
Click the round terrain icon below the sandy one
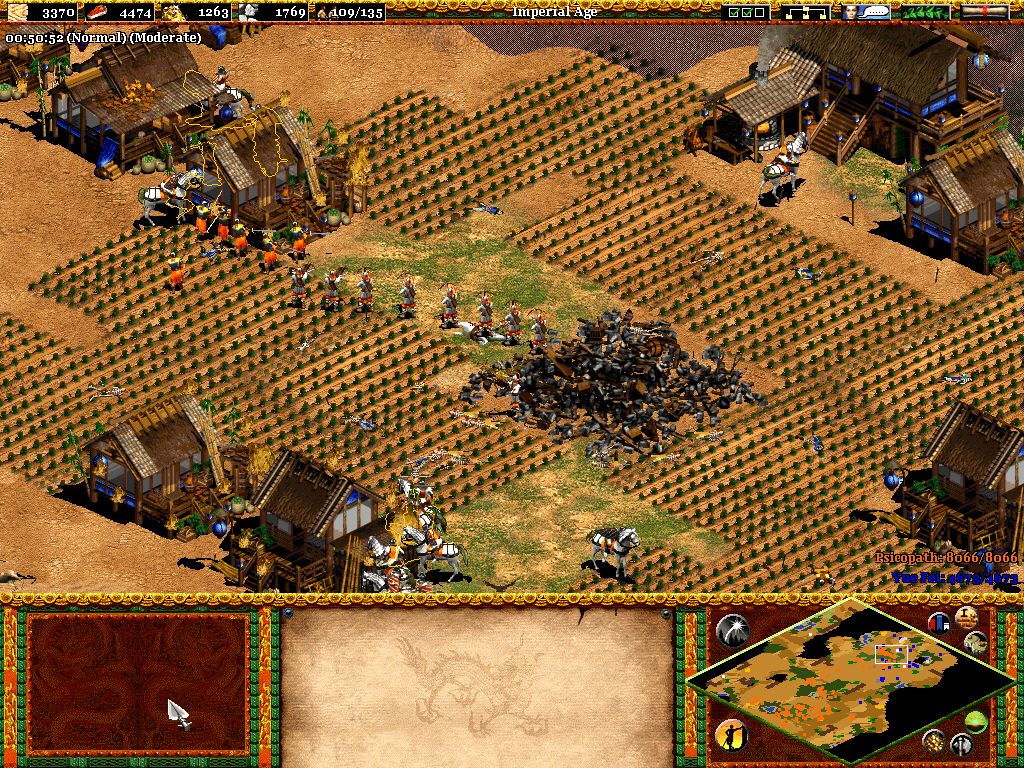(977, 643)
